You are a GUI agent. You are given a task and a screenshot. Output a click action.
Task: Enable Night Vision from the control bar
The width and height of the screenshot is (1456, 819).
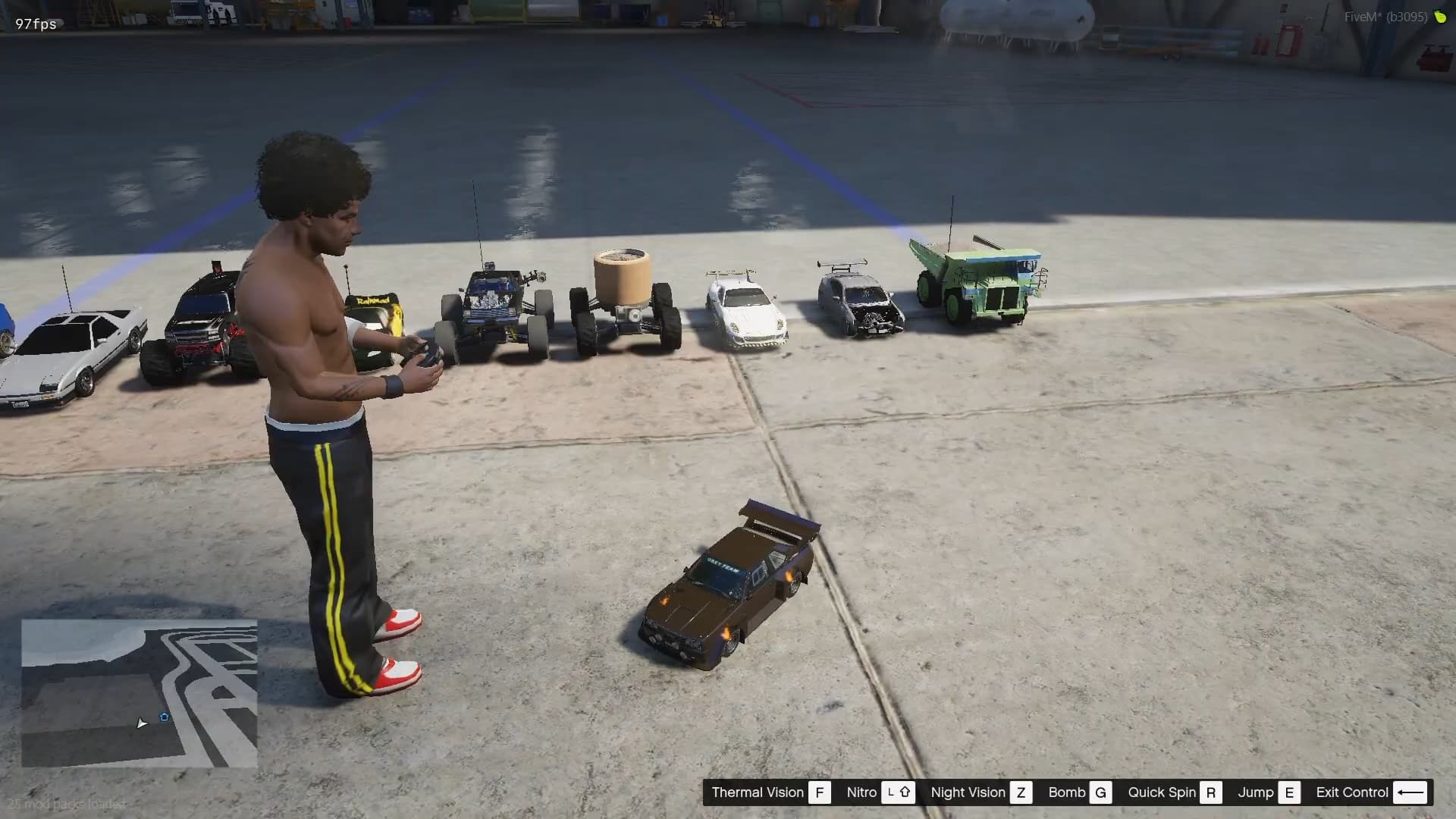coord(968,792)
